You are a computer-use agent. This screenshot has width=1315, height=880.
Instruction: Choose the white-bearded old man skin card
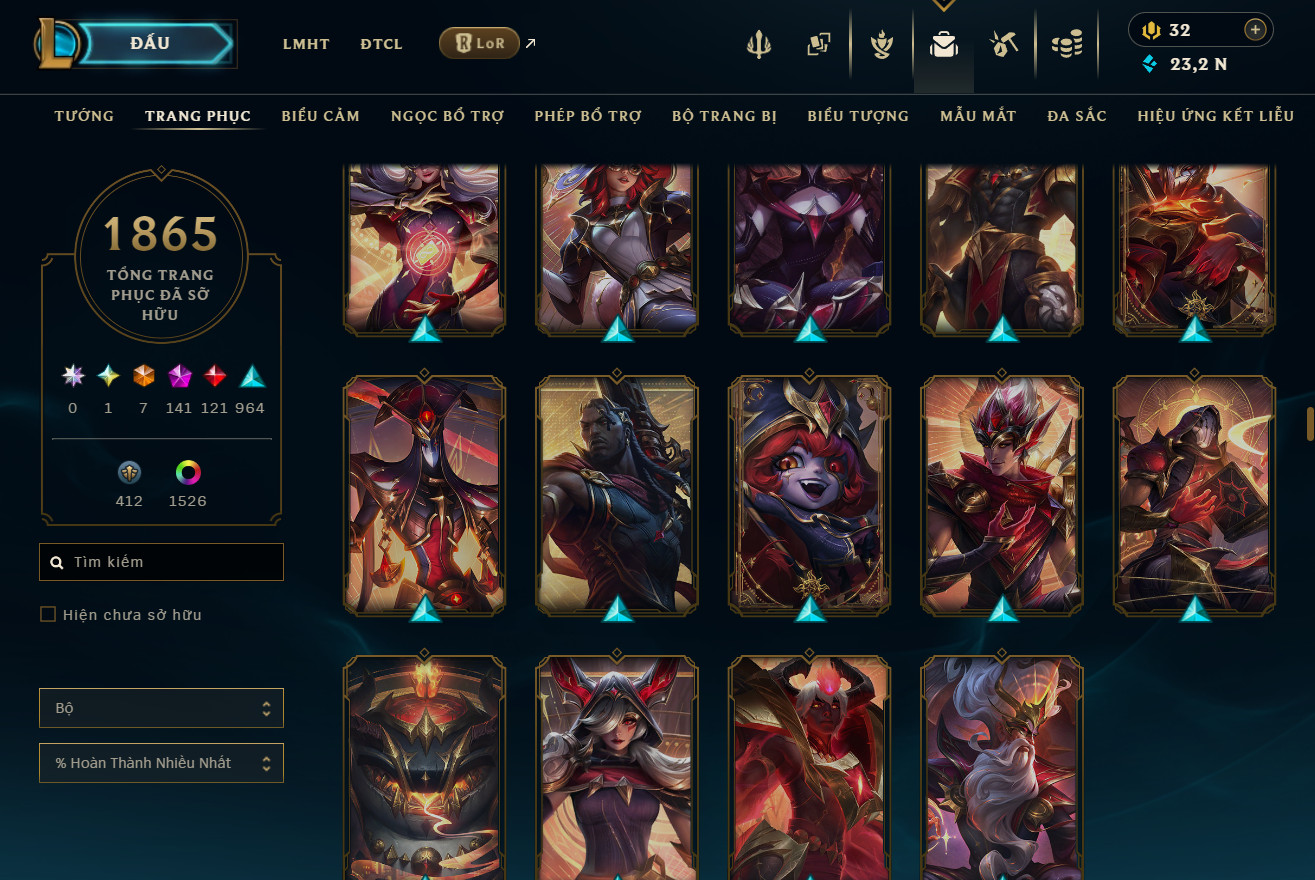click(1001, 765)
